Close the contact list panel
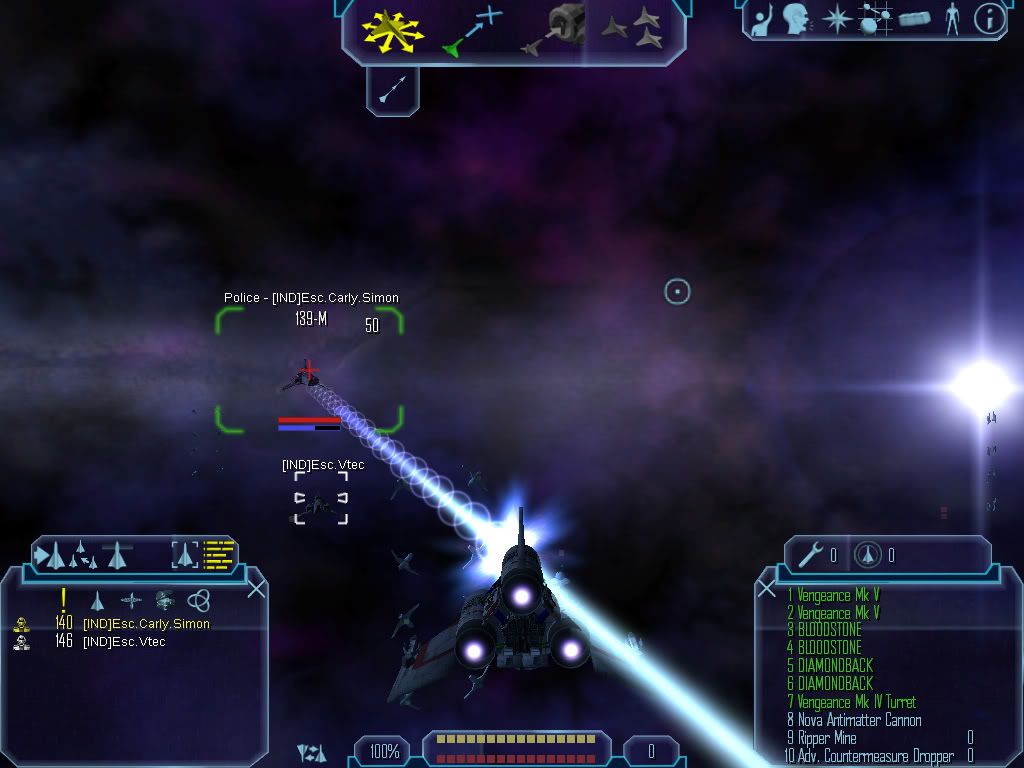1024x768 pixels. coord(256,588)
